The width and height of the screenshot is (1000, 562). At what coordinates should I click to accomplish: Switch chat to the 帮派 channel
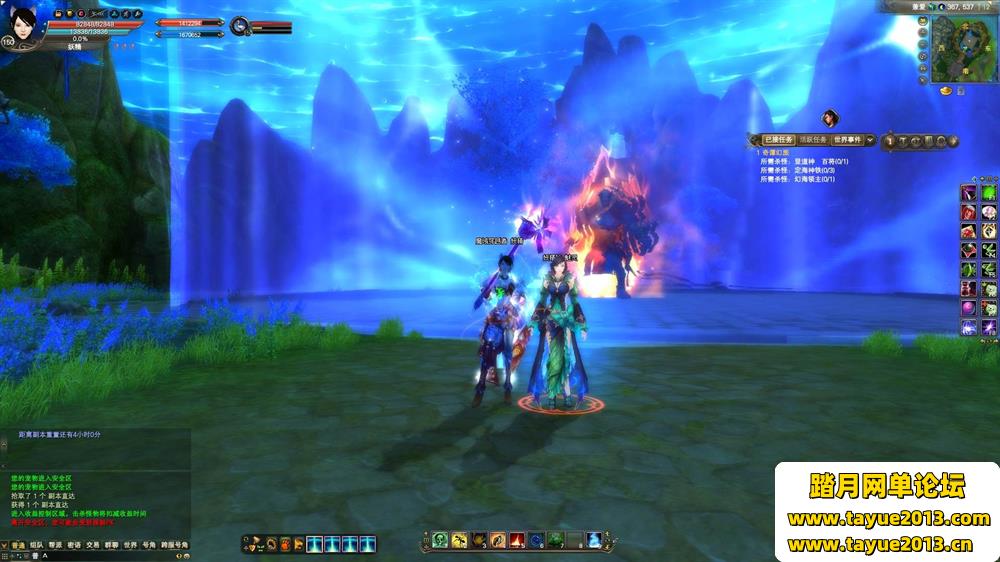(55, 545)
